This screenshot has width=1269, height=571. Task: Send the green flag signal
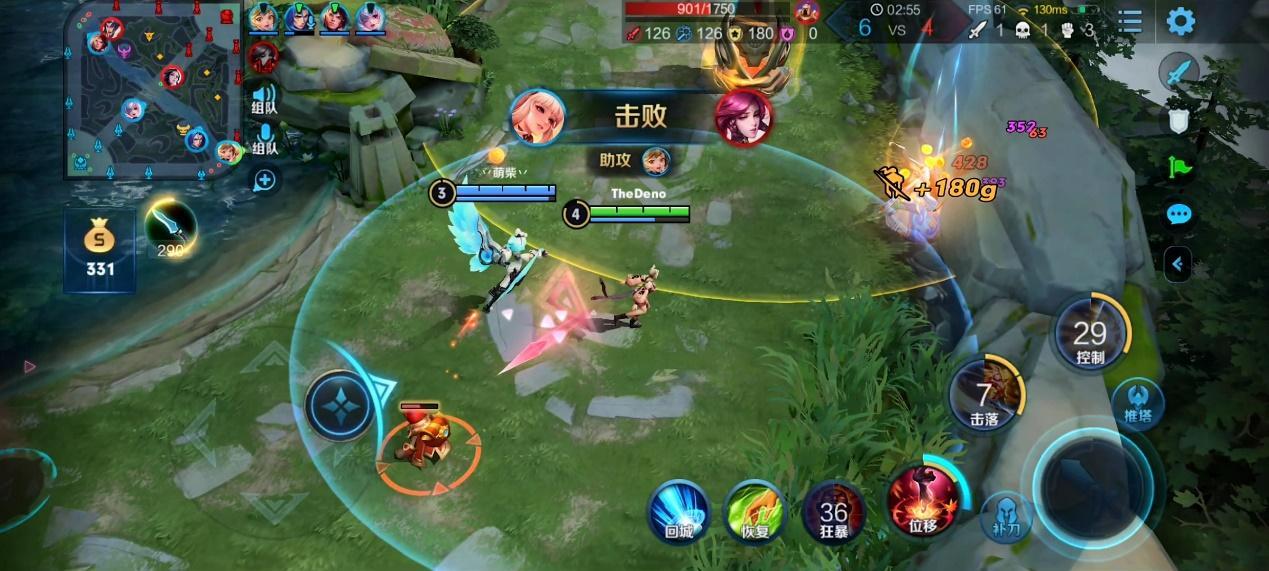(x=1180, y=167)
